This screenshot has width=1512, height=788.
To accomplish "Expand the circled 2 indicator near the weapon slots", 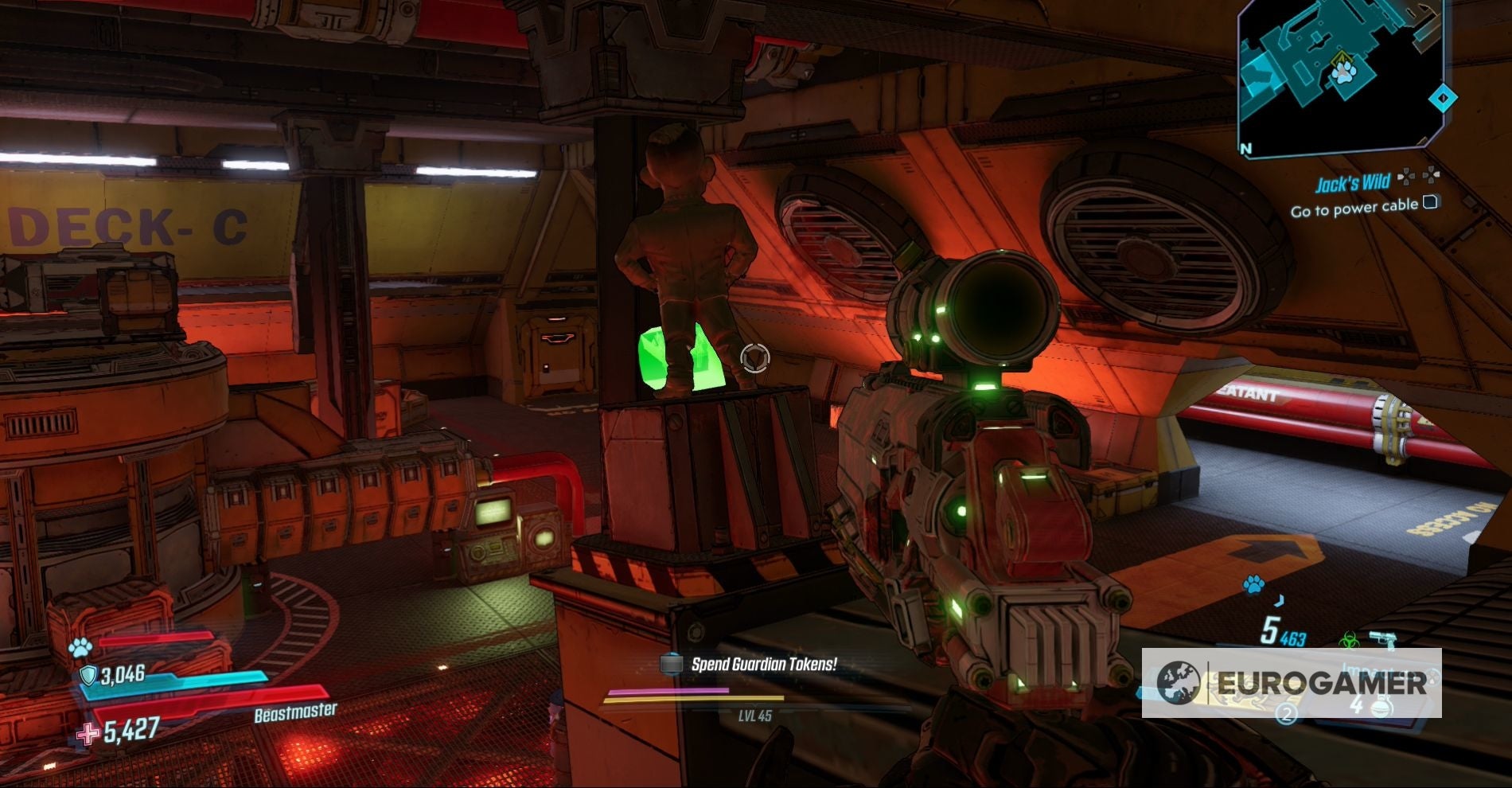I will pyautogui.click(x=1286, y=714).
